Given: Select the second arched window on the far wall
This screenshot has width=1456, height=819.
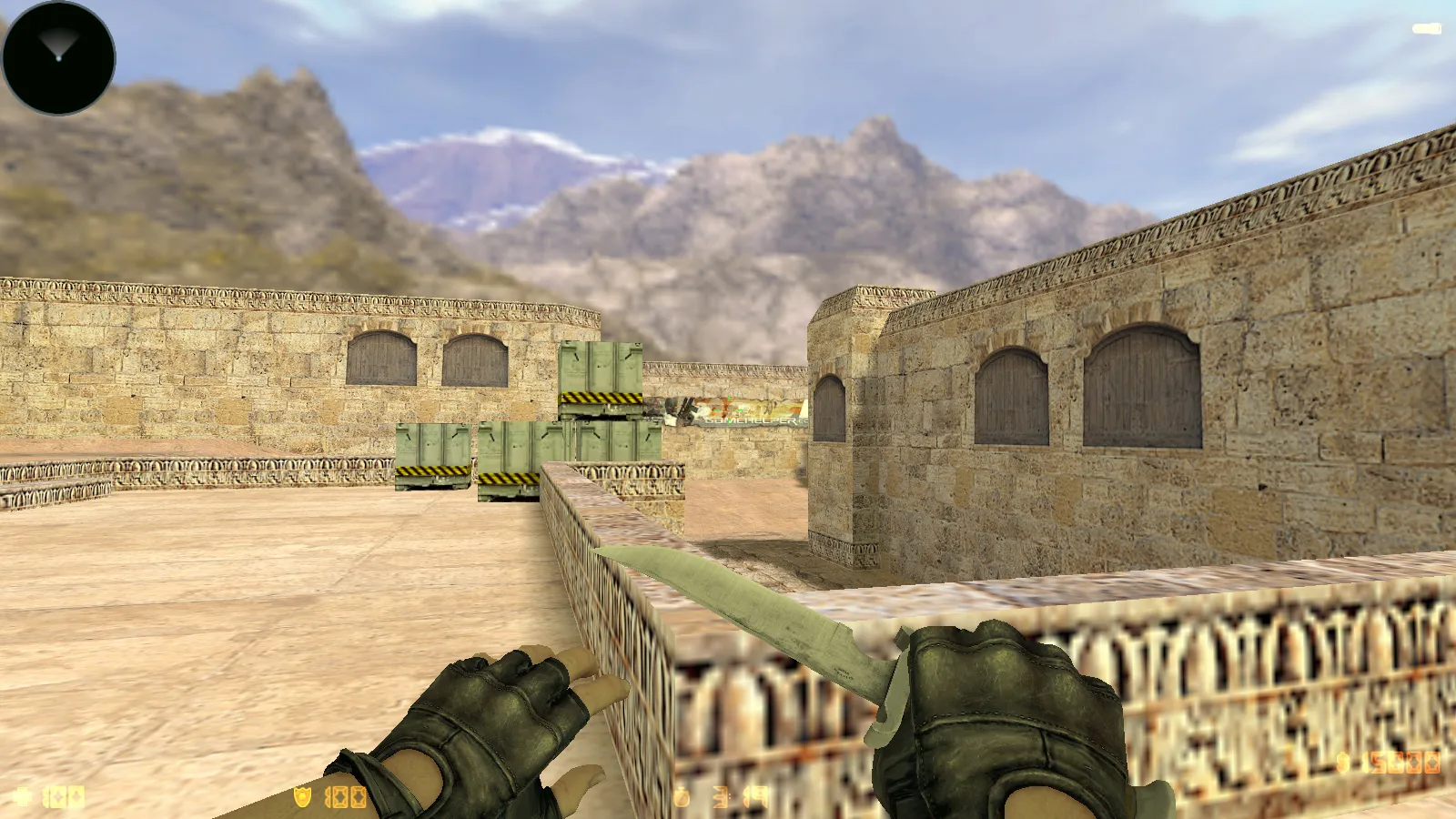Looking at the screenshot, I should point(473,359).
